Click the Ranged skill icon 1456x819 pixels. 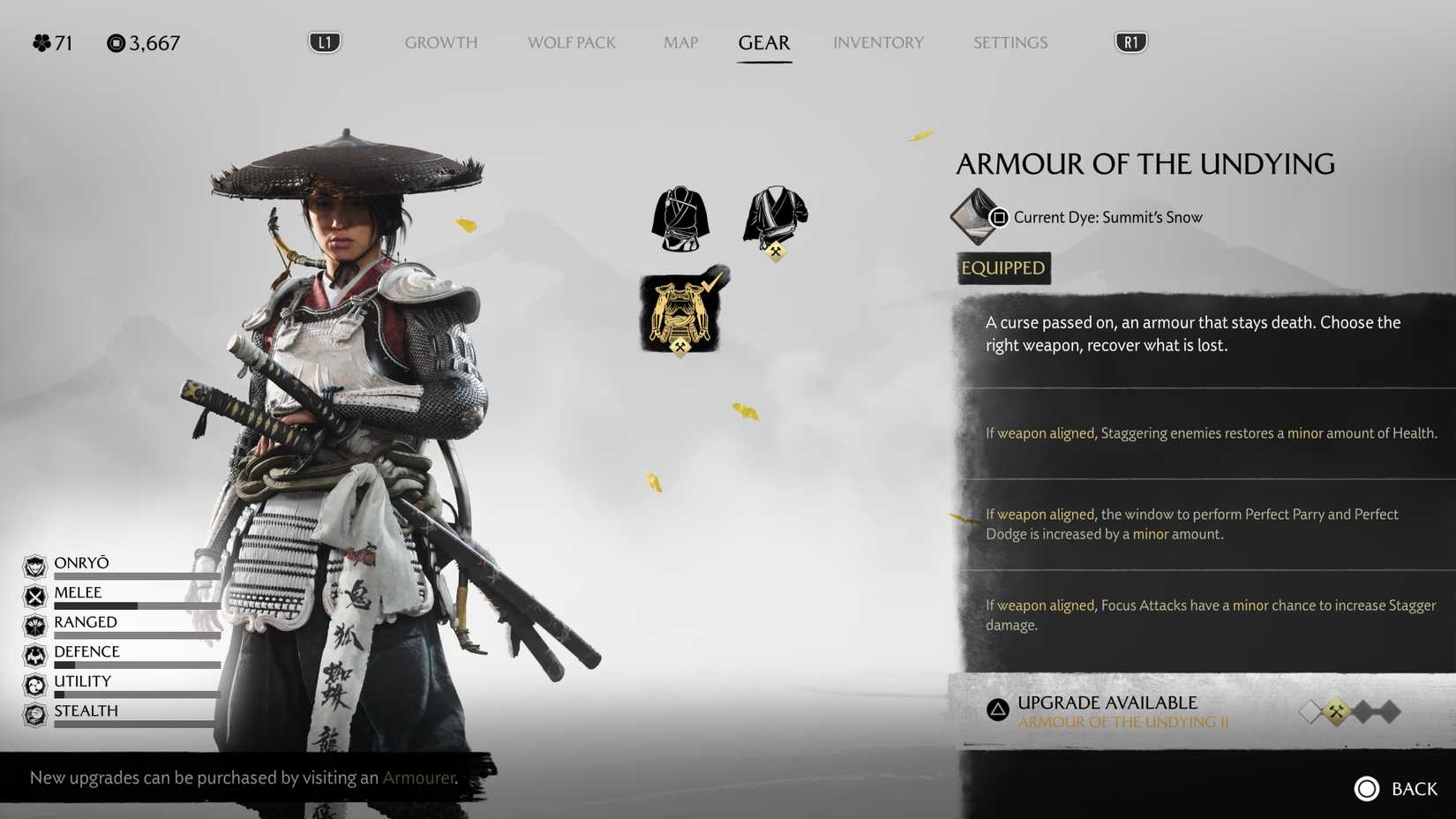34,623
